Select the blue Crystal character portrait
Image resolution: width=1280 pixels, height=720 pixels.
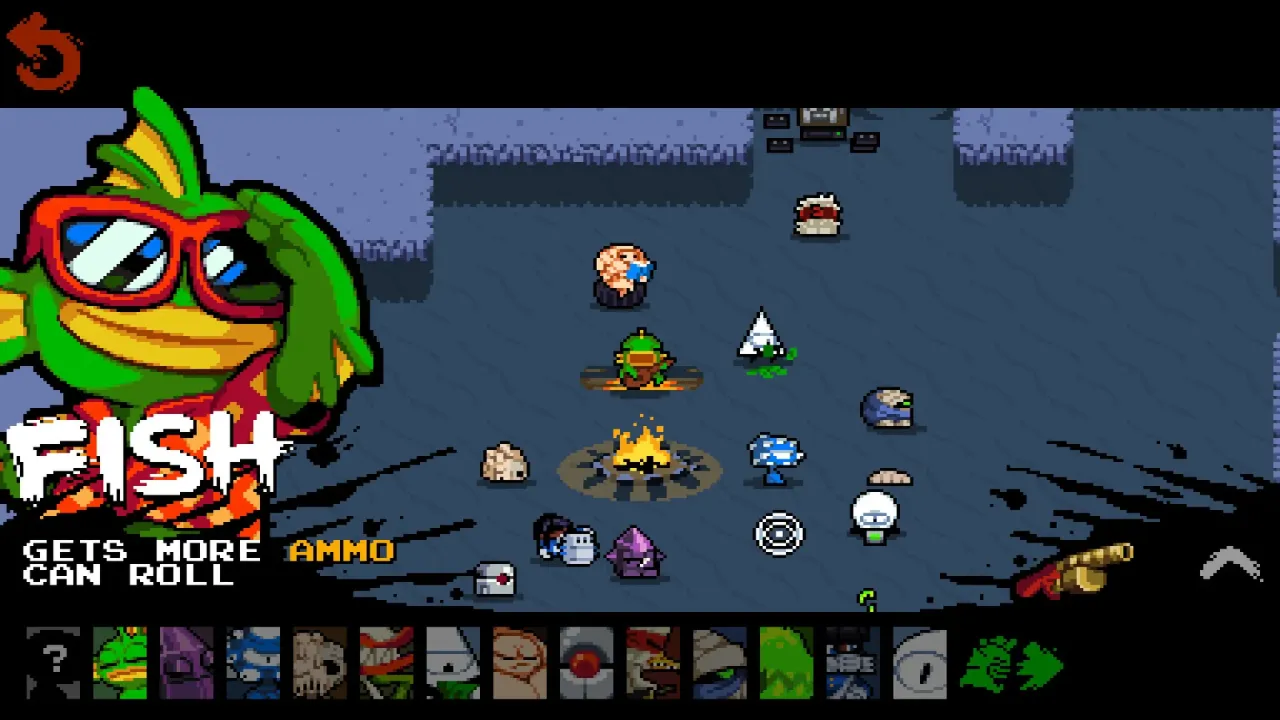(254, 663)
